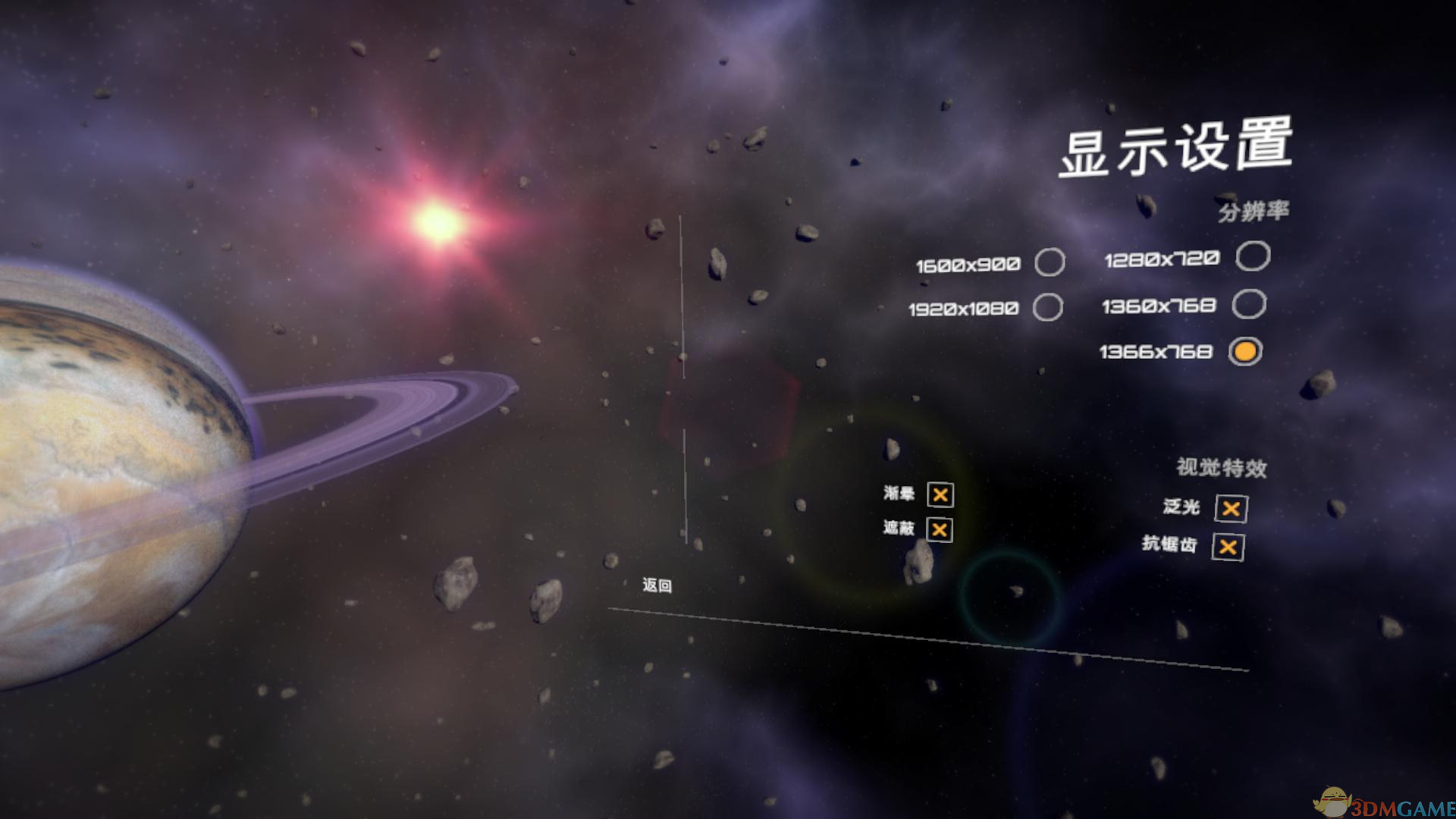The height and width of the screenshot is (819, 1456).
Task: Select the 1600x900 resolution option
Action: [1050, 262]
